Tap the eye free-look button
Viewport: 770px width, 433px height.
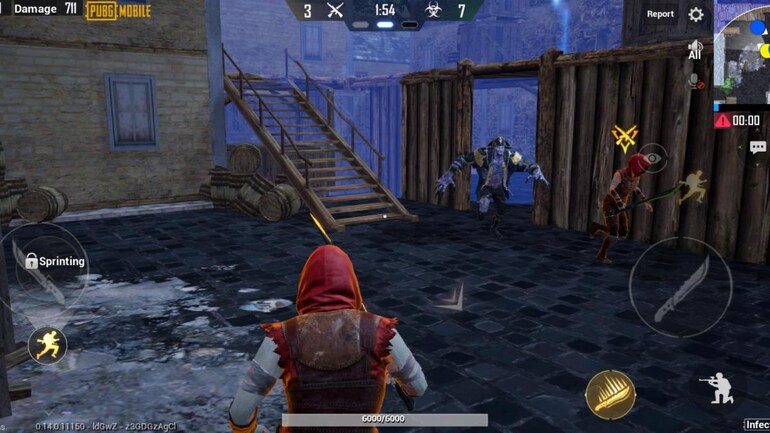click(653, 156)
